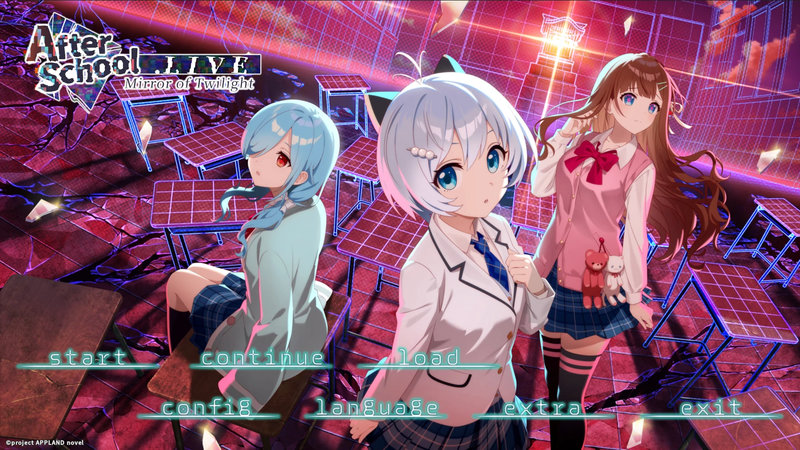
Task: Click exit to quit the game
Action: coord(711,407)
